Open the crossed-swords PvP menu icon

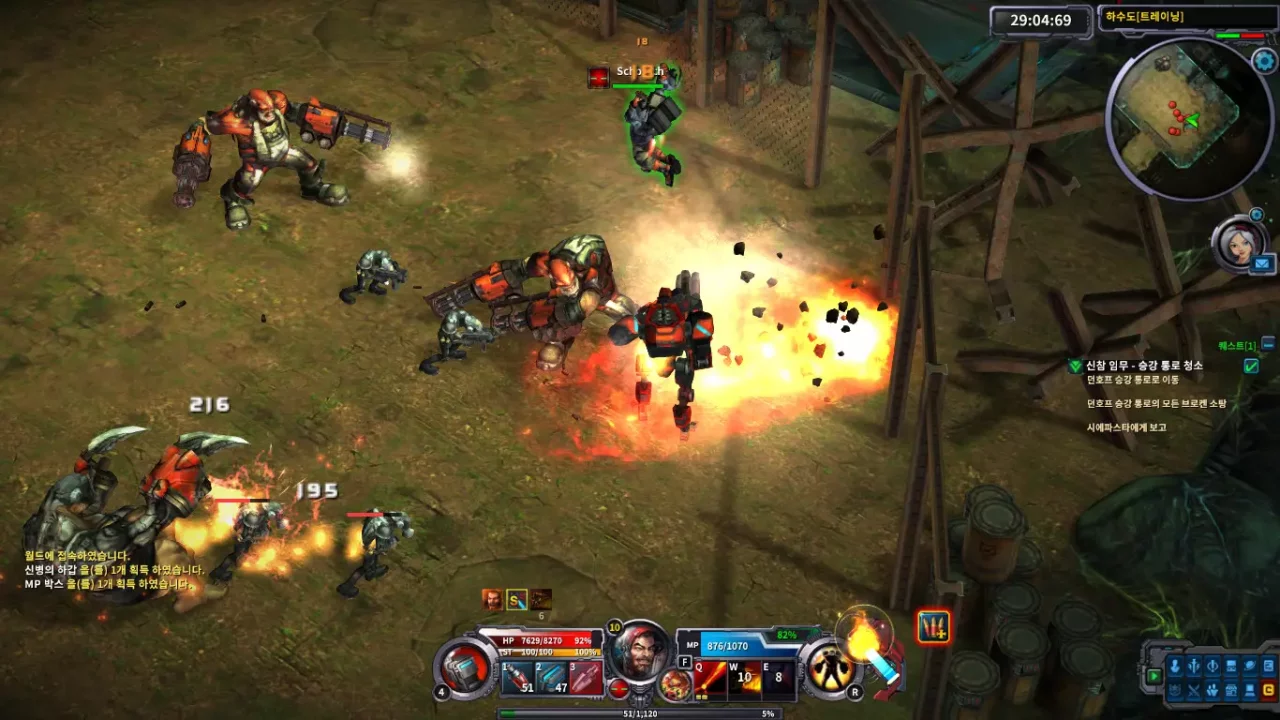point(1194,689)
